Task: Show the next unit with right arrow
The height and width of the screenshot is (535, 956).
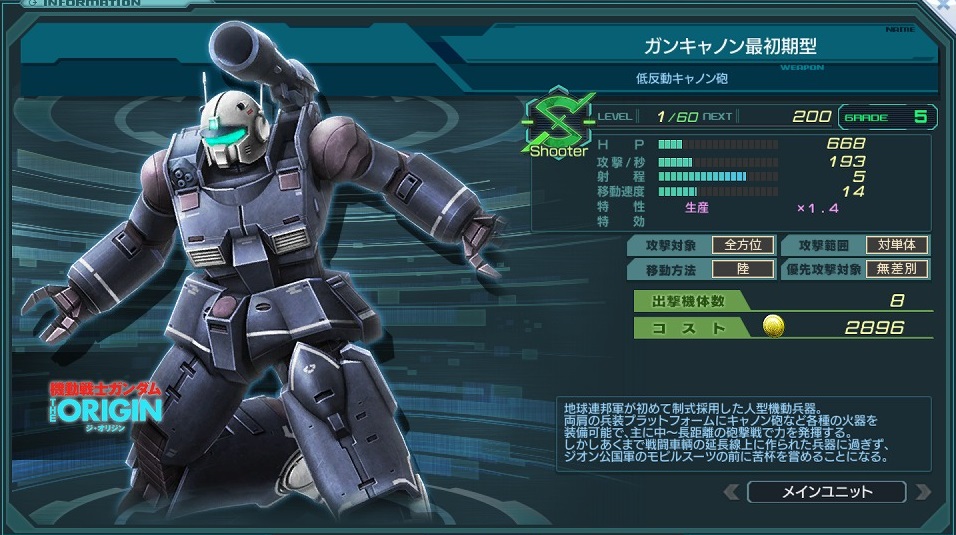Action: tap(922, 492)
